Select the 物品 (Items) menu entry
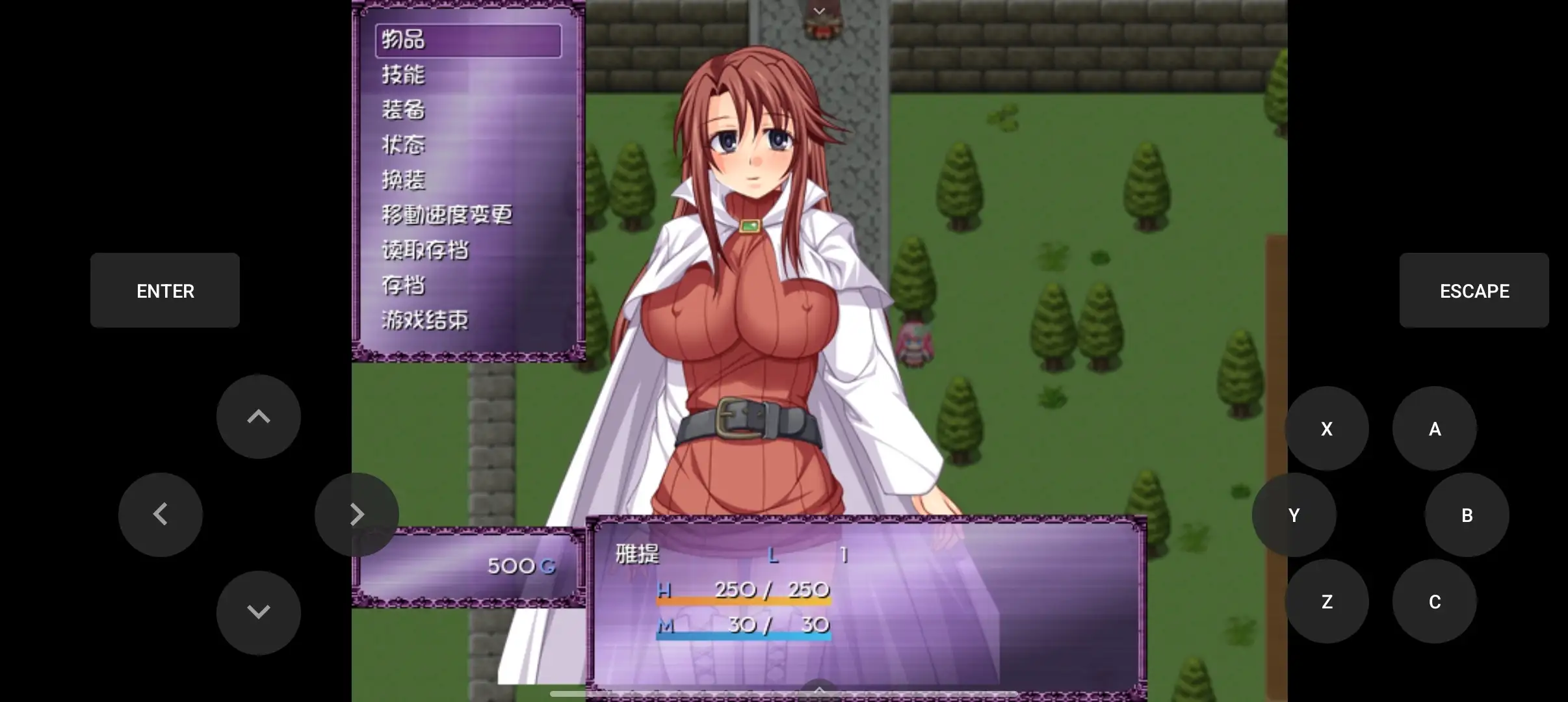The width and height of the screenshot is (1568, 702). coord(403,40)
